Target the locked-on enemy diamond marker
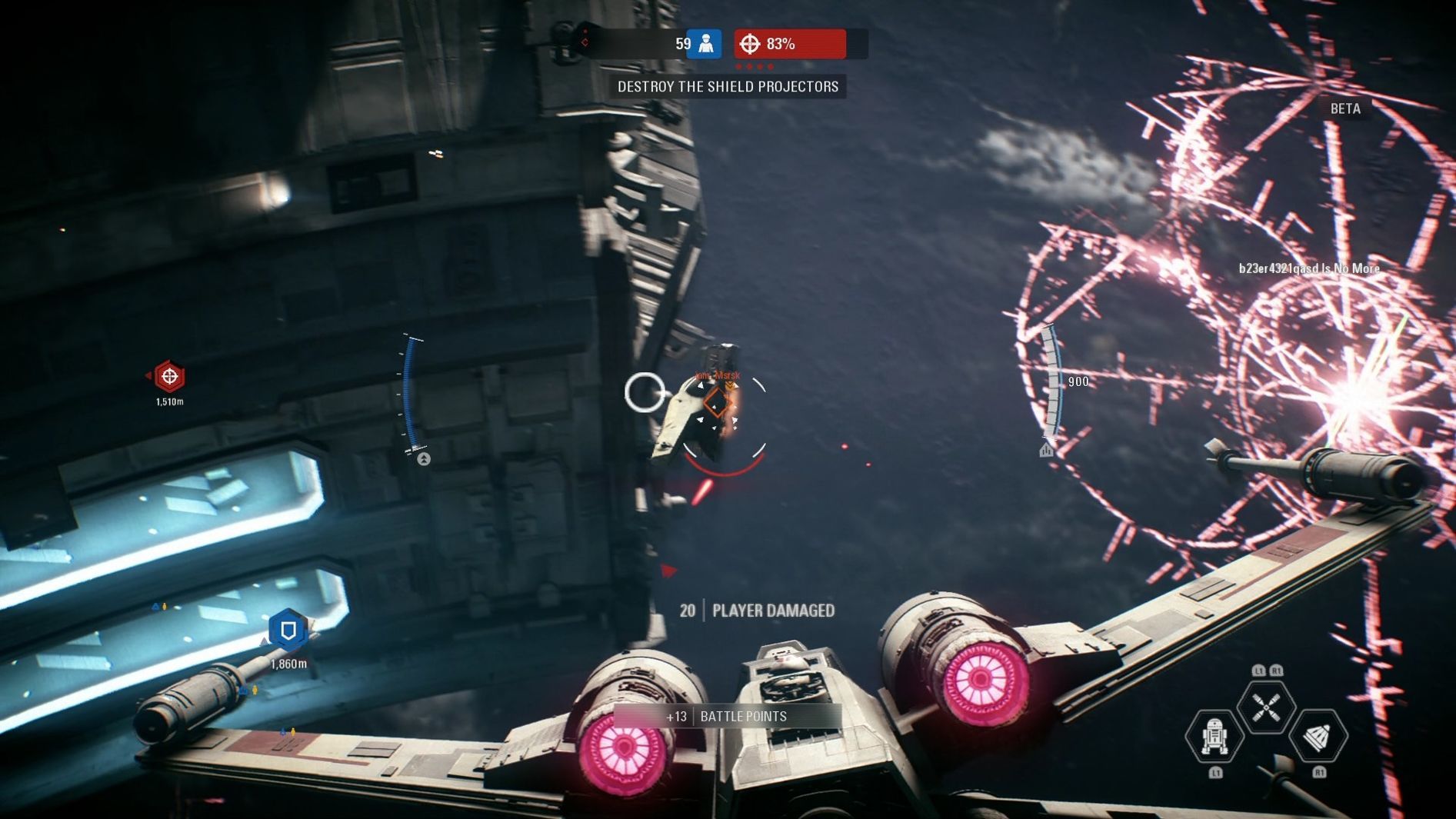Viewport: 1456px width, 819px height. coord(717,402)
